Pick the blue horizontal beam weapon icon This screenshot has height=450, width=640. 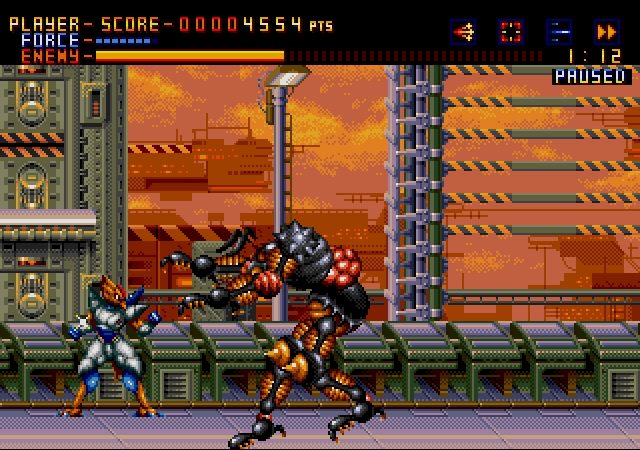coord(559,31)
